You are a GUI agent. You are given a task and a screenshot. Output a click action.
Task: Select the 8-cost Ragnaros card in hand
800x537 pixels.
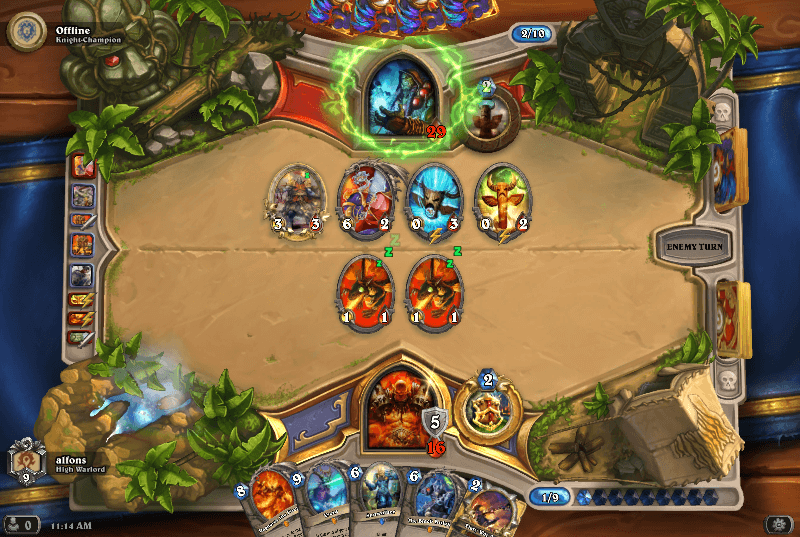click(270, 503)
